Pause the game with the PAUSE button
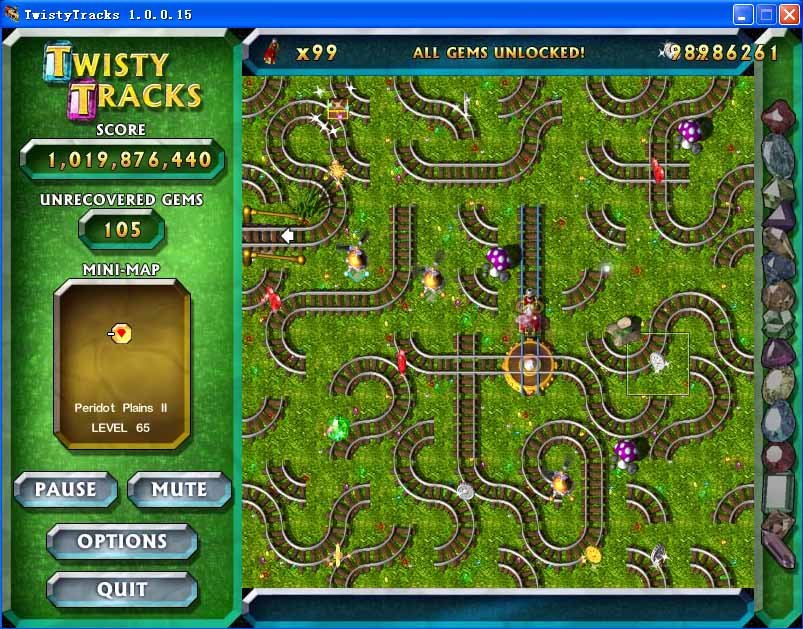The height and width of the screenshot is (629, 803). click(66, 490)
